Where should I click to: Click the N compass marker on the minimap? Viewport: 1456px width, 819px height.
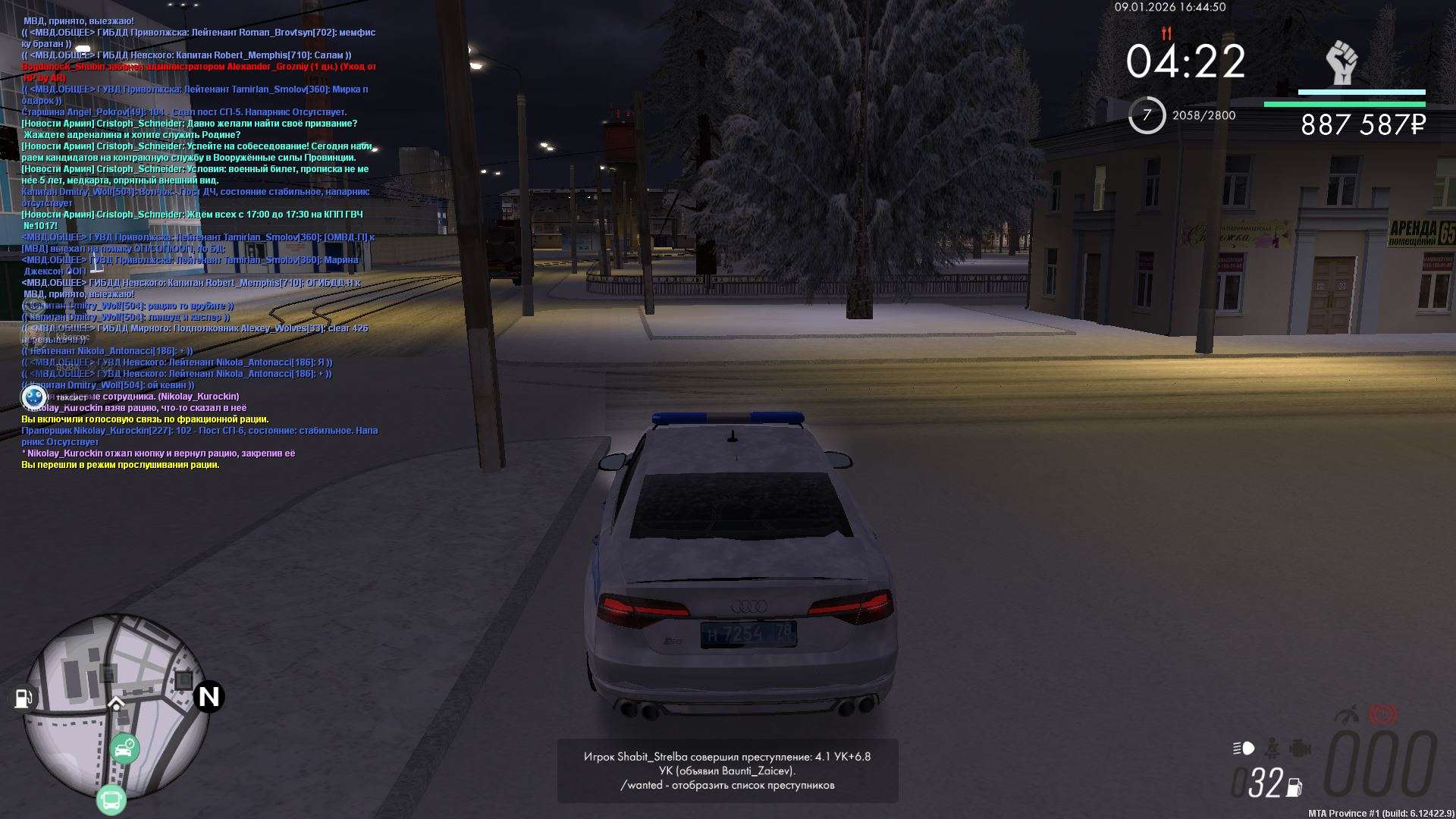click(209, 696)
